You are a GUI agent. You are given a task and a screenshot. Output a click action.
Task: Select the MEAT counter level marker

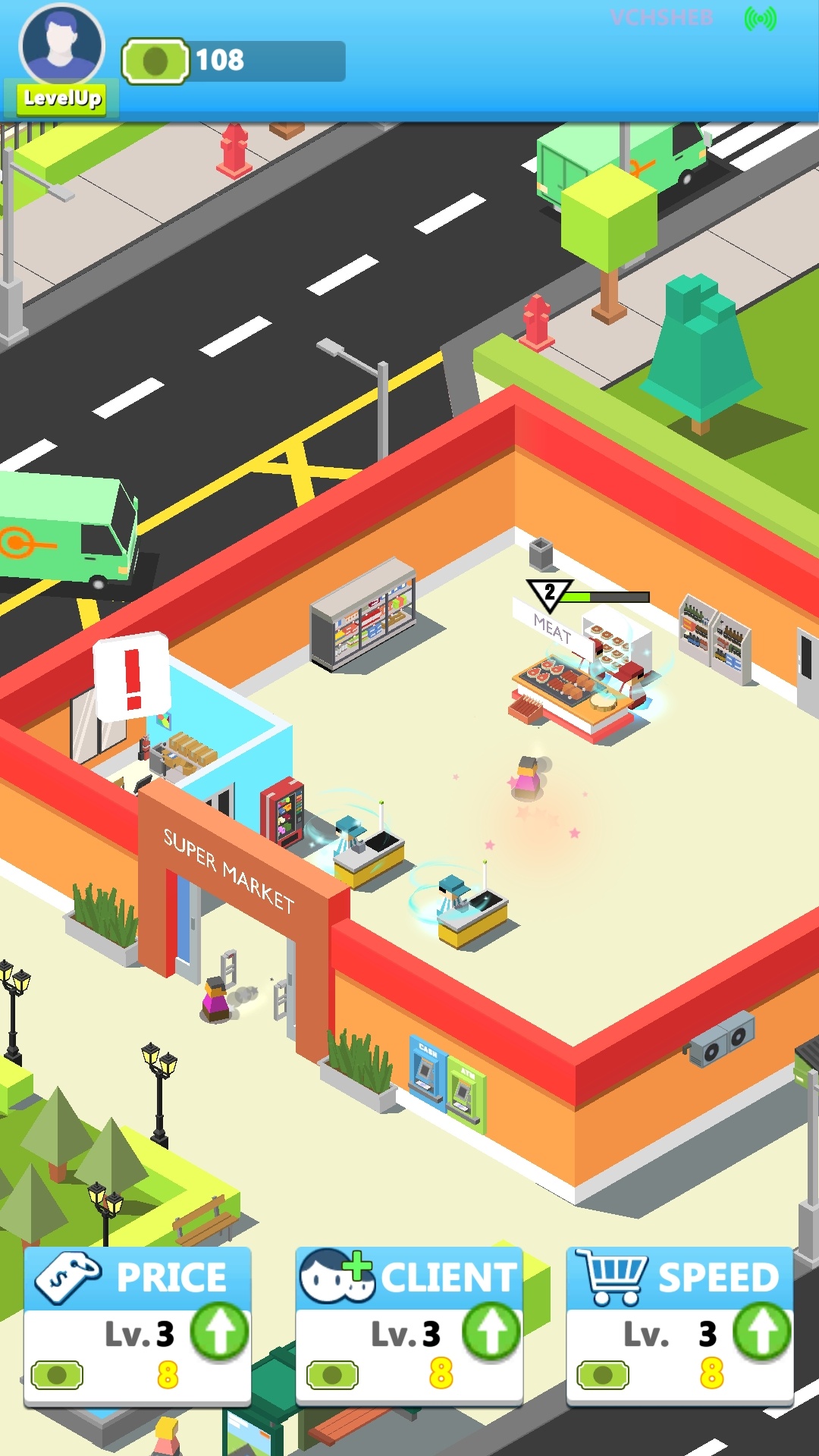[550, 594]
